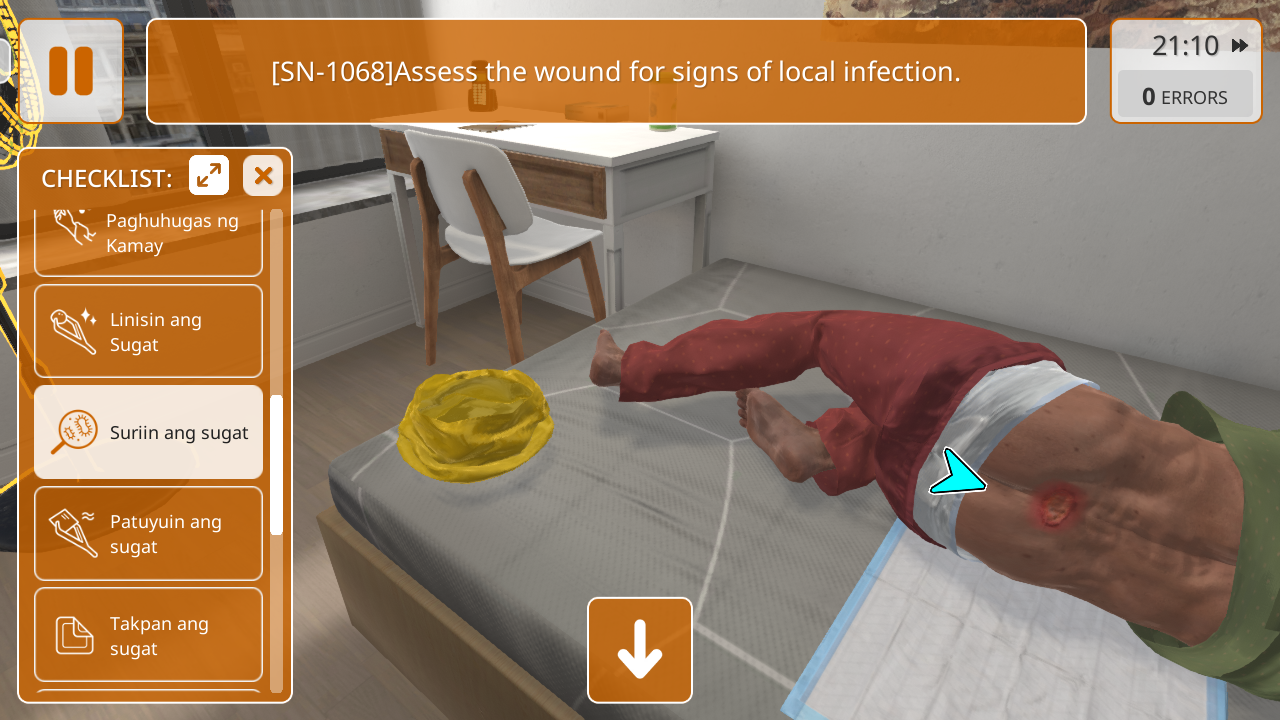
Task: Close the checklist panel
Action: point(263,176)
